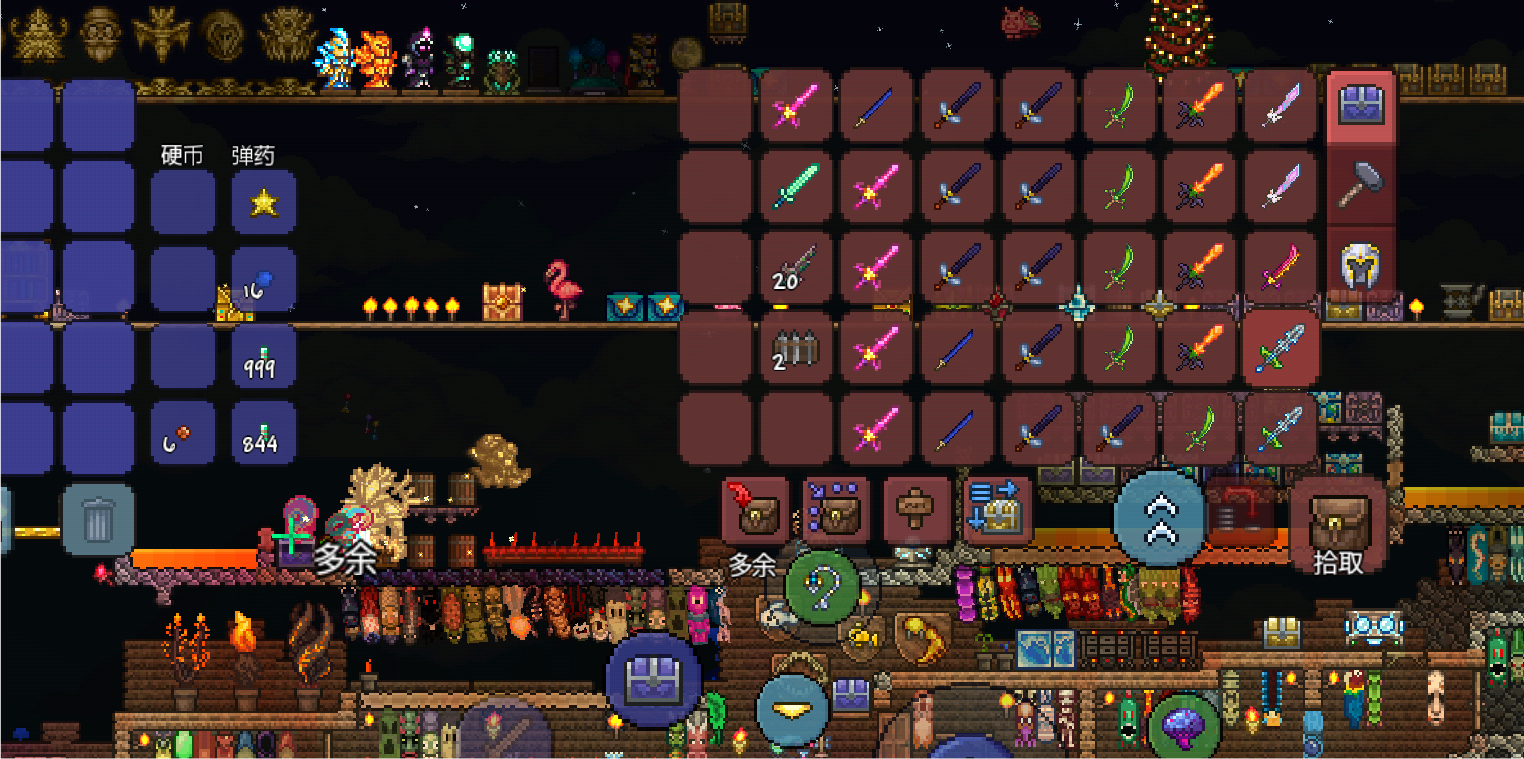Tap the glowing mushroom quick-use button
1524x759 pixels.
coord(1186,725)
